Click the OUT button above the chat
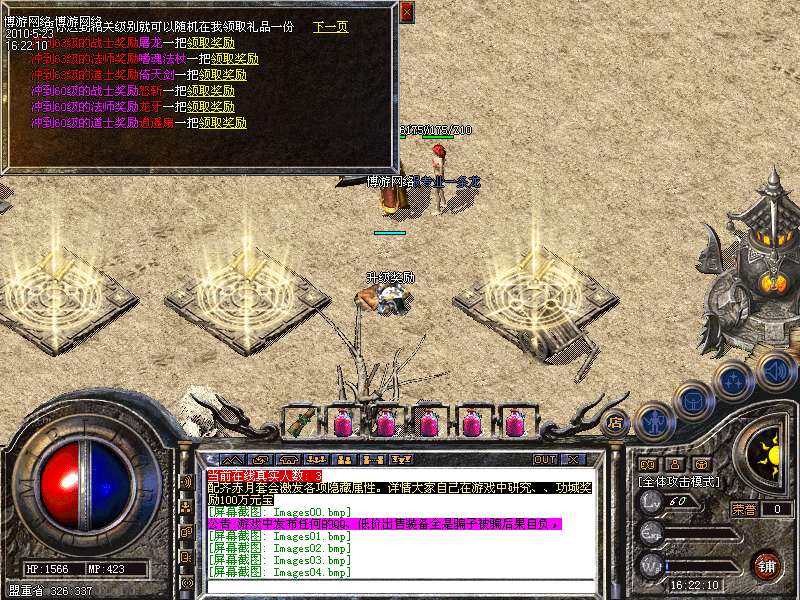800x600 pixels. pyautogui.click(x=544, y=460)
